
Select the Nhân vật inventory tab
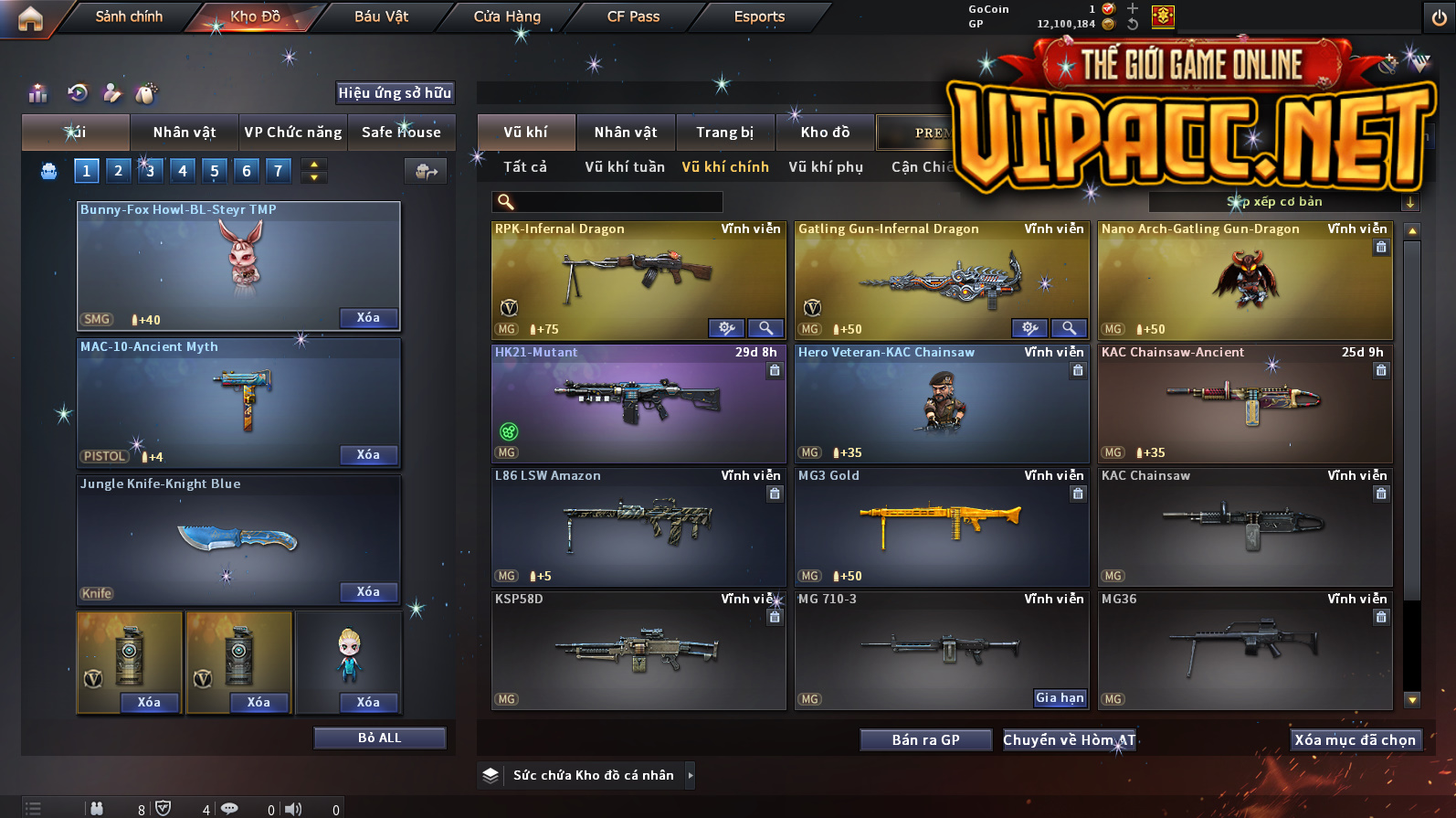click(626, 133)
